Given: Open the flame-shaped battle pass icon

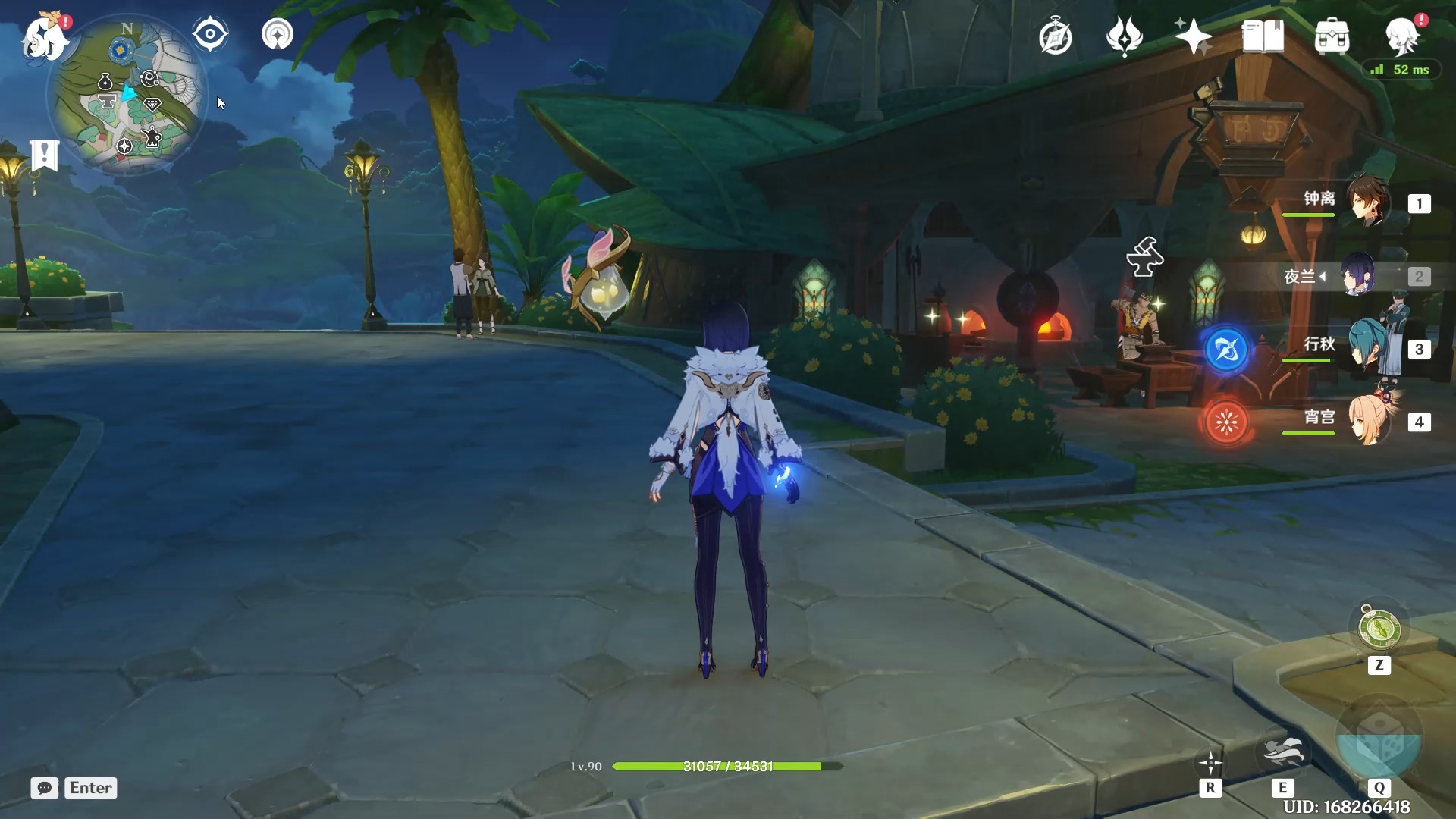Looking at the screenshot, I should [1125, 36].
